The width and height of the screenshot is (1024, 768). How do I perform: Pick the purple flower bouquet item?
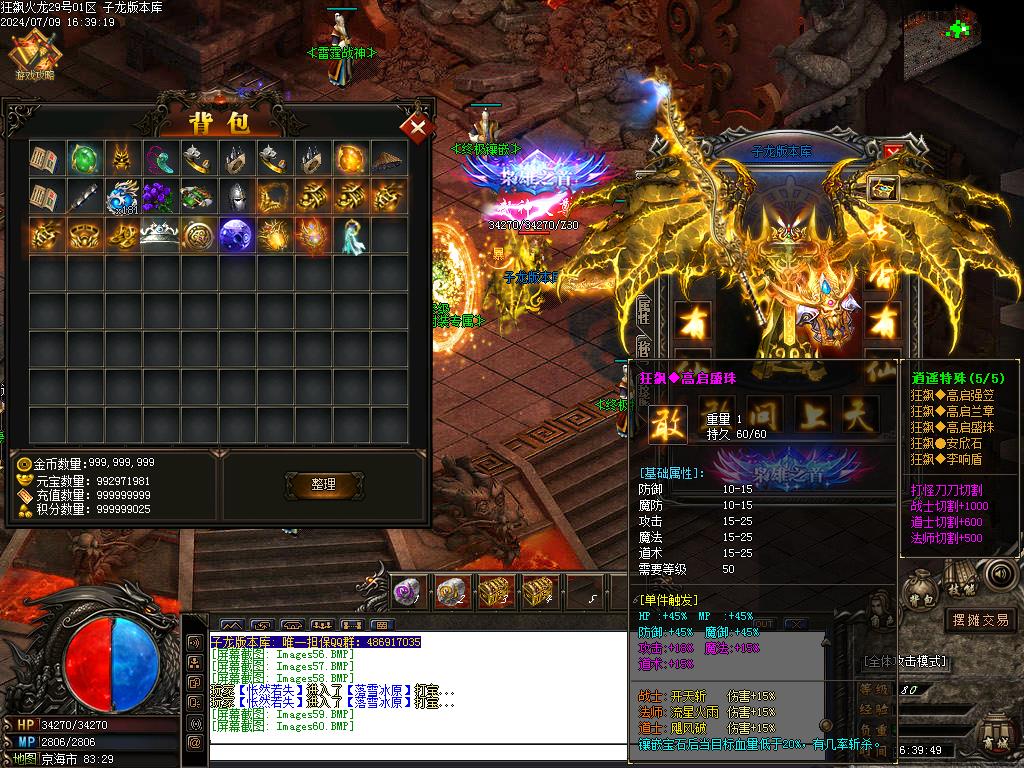(x=161, y=197)
